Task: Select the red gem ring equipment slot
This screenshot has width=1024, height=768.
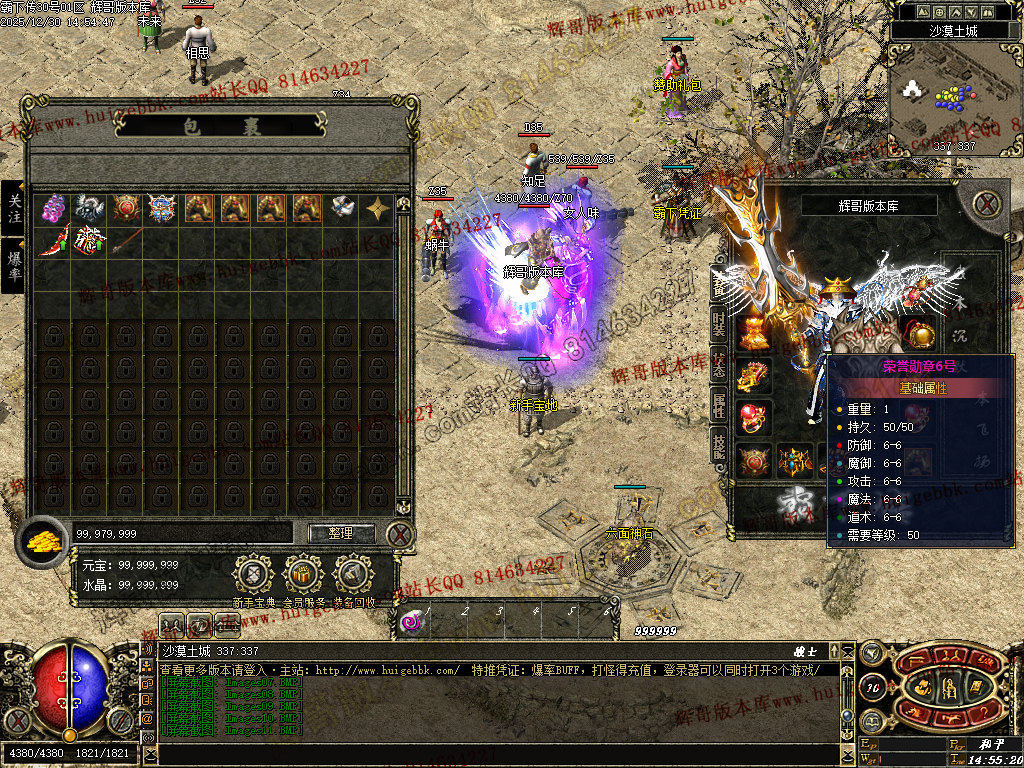Action: click(755, 417)
